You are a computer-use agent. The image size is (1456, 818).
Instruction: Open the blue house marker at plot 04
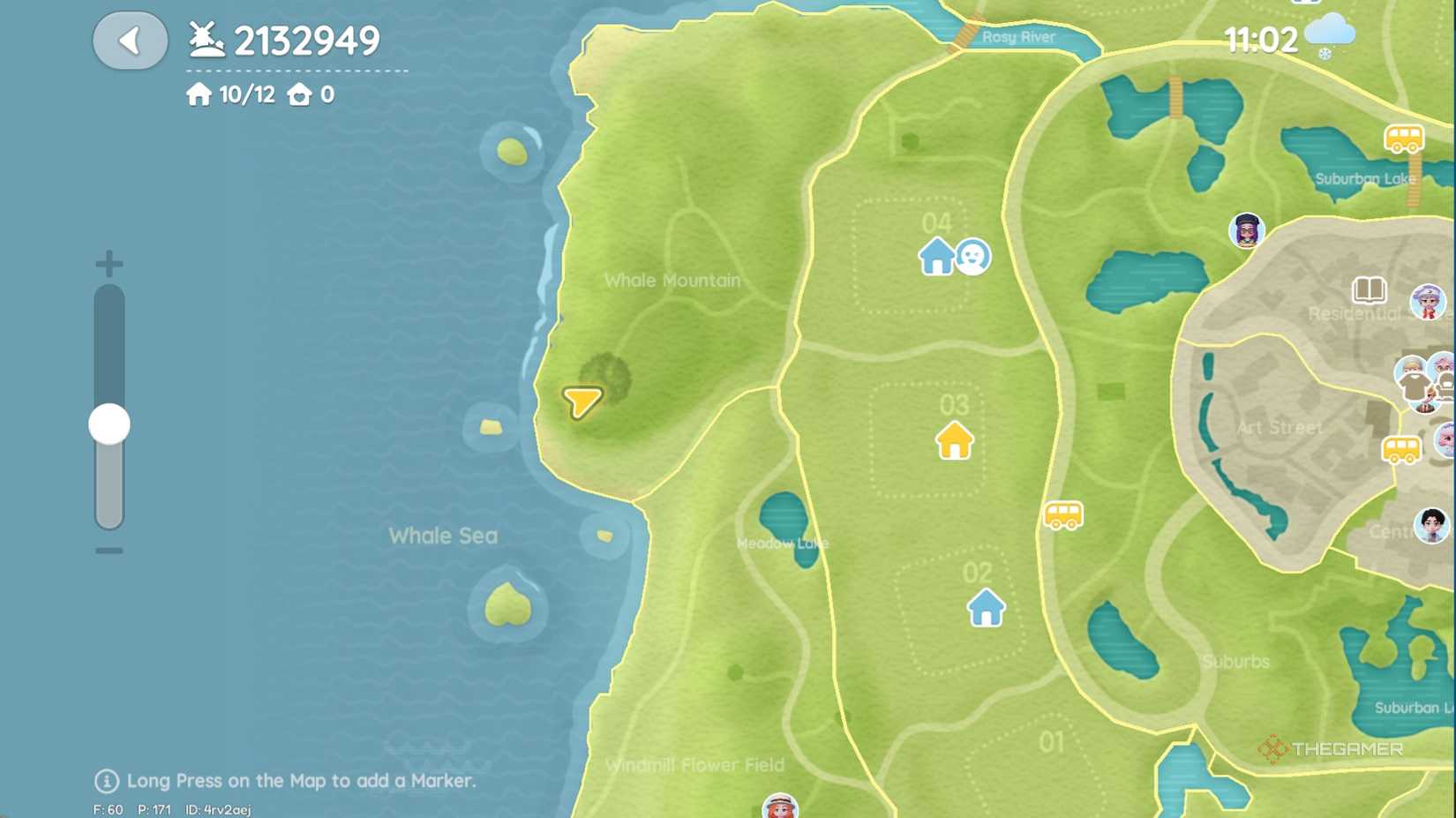click(x=936, y=258)
